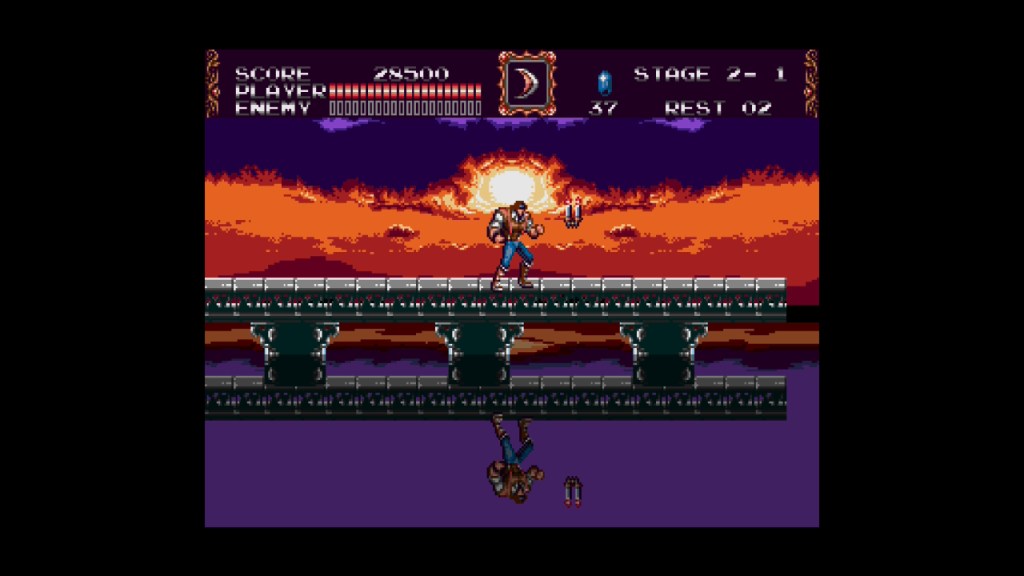Select the boomerang sub-weapon icon
This screenshot has width=1024, height=576.
[527, 84]
